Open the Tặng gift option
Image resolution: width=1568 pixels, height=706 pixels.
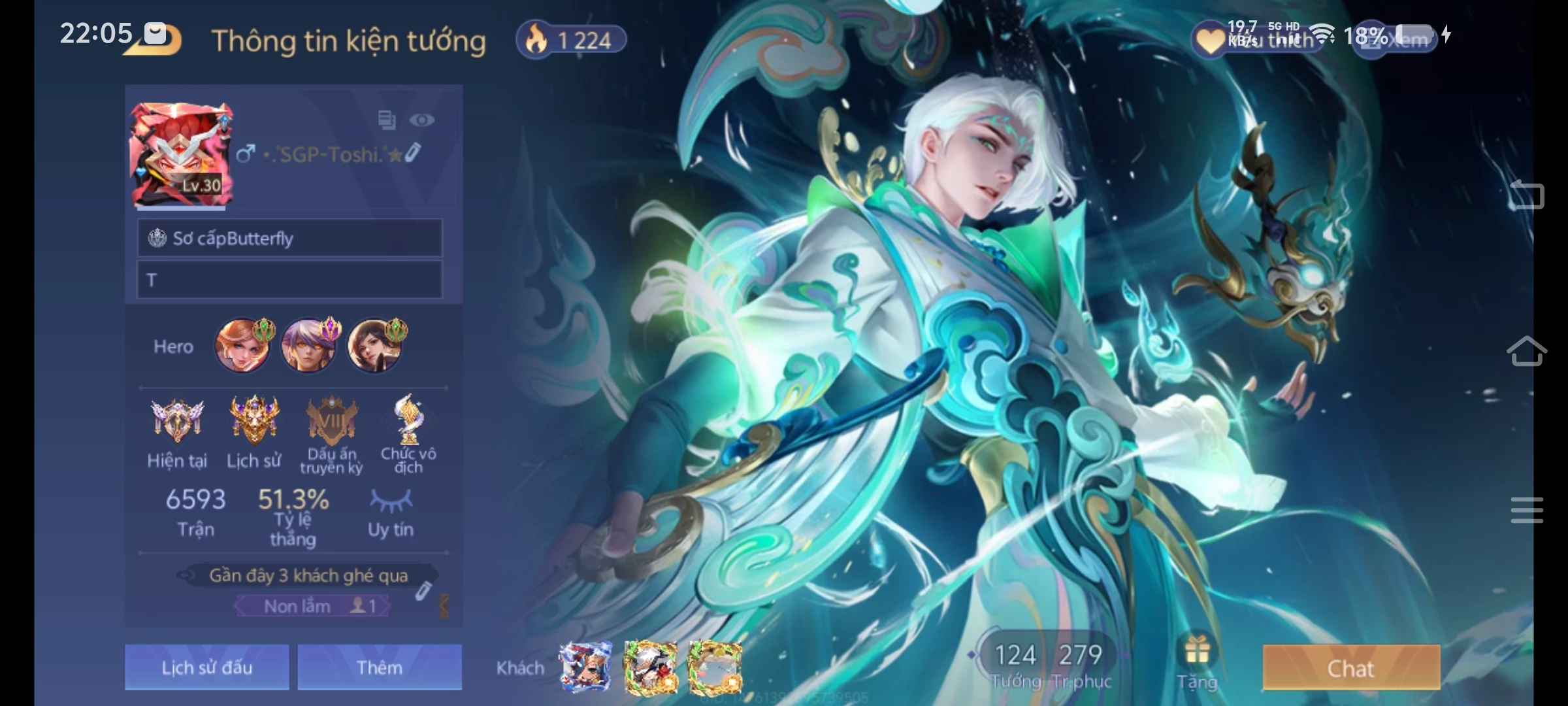point(1197,662)
